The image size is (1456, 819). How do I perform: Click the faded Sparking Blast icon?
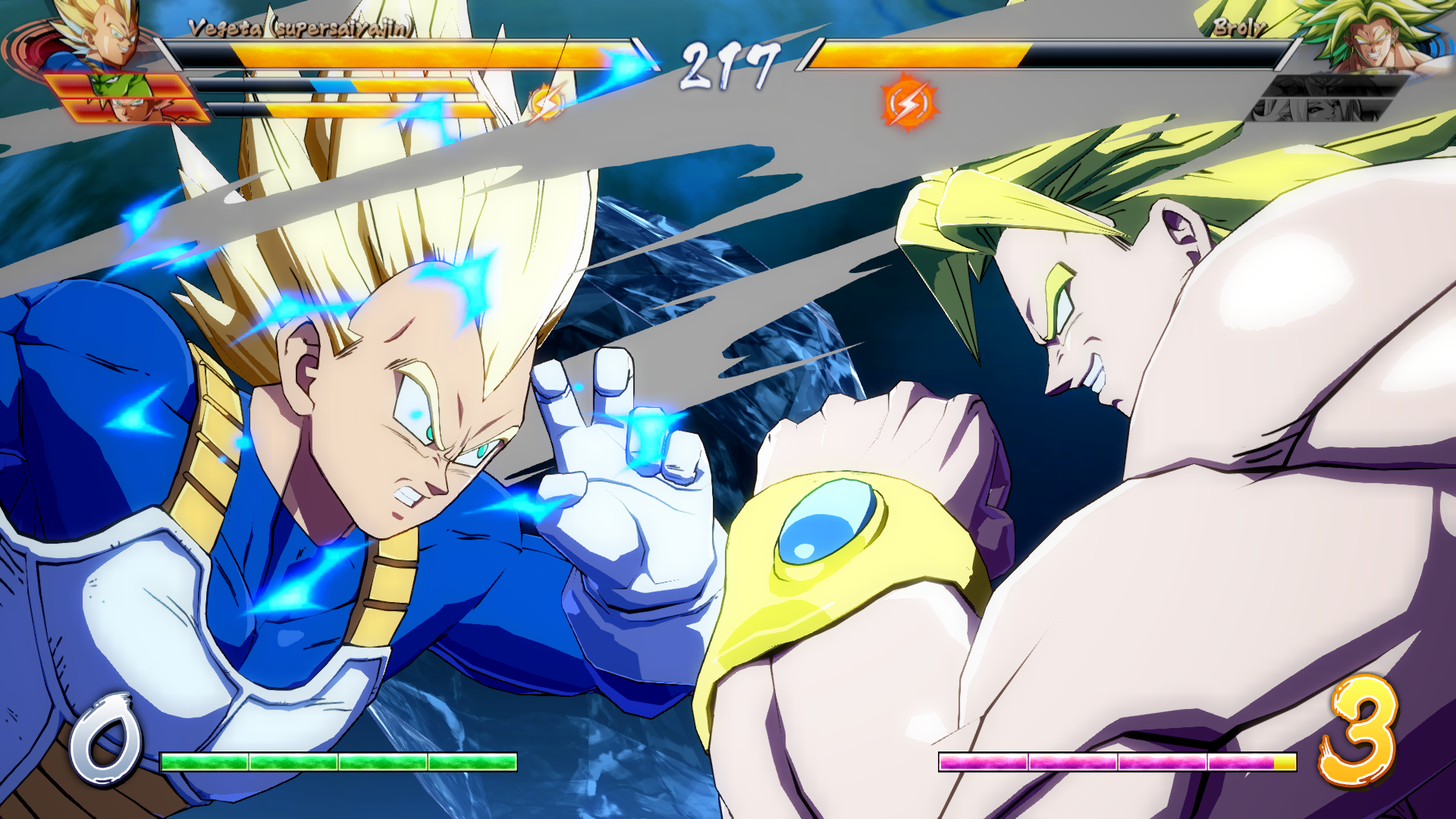point(545,102)
